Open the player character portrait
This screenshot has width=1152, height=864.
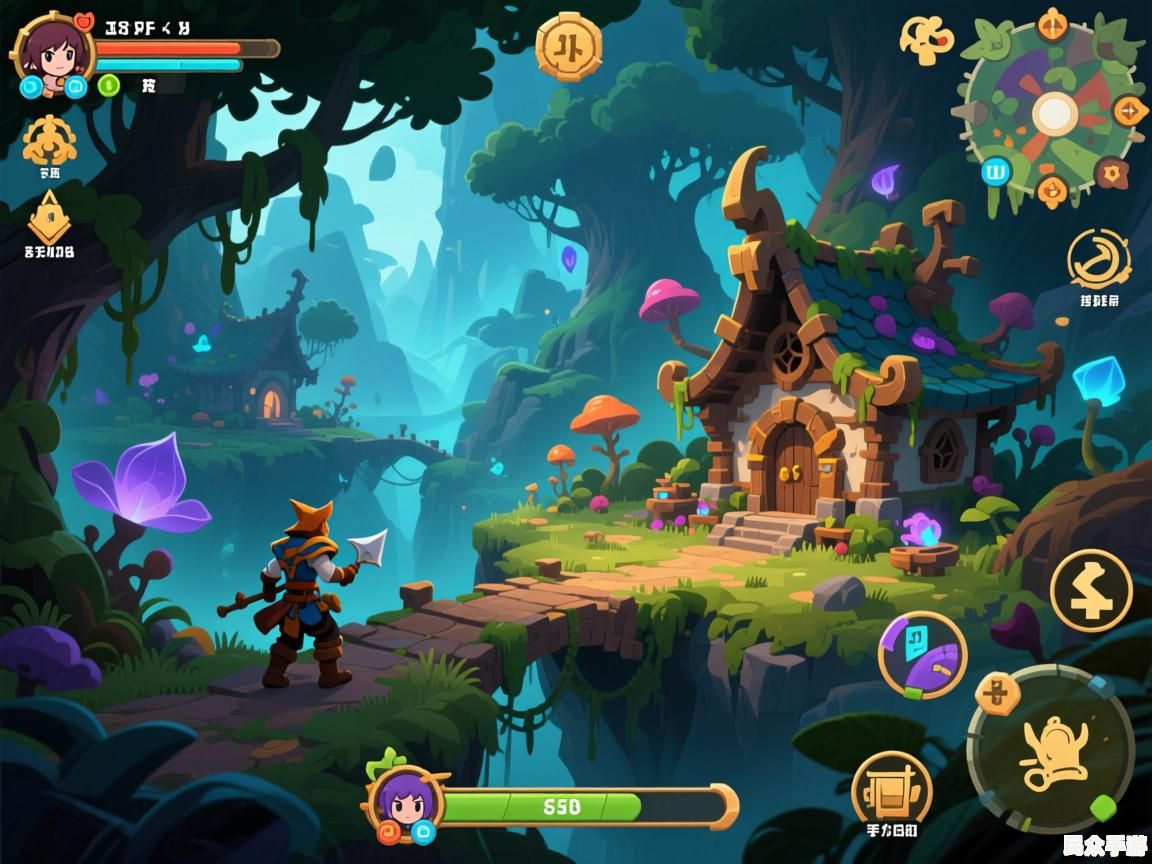(x=52, y=48)
